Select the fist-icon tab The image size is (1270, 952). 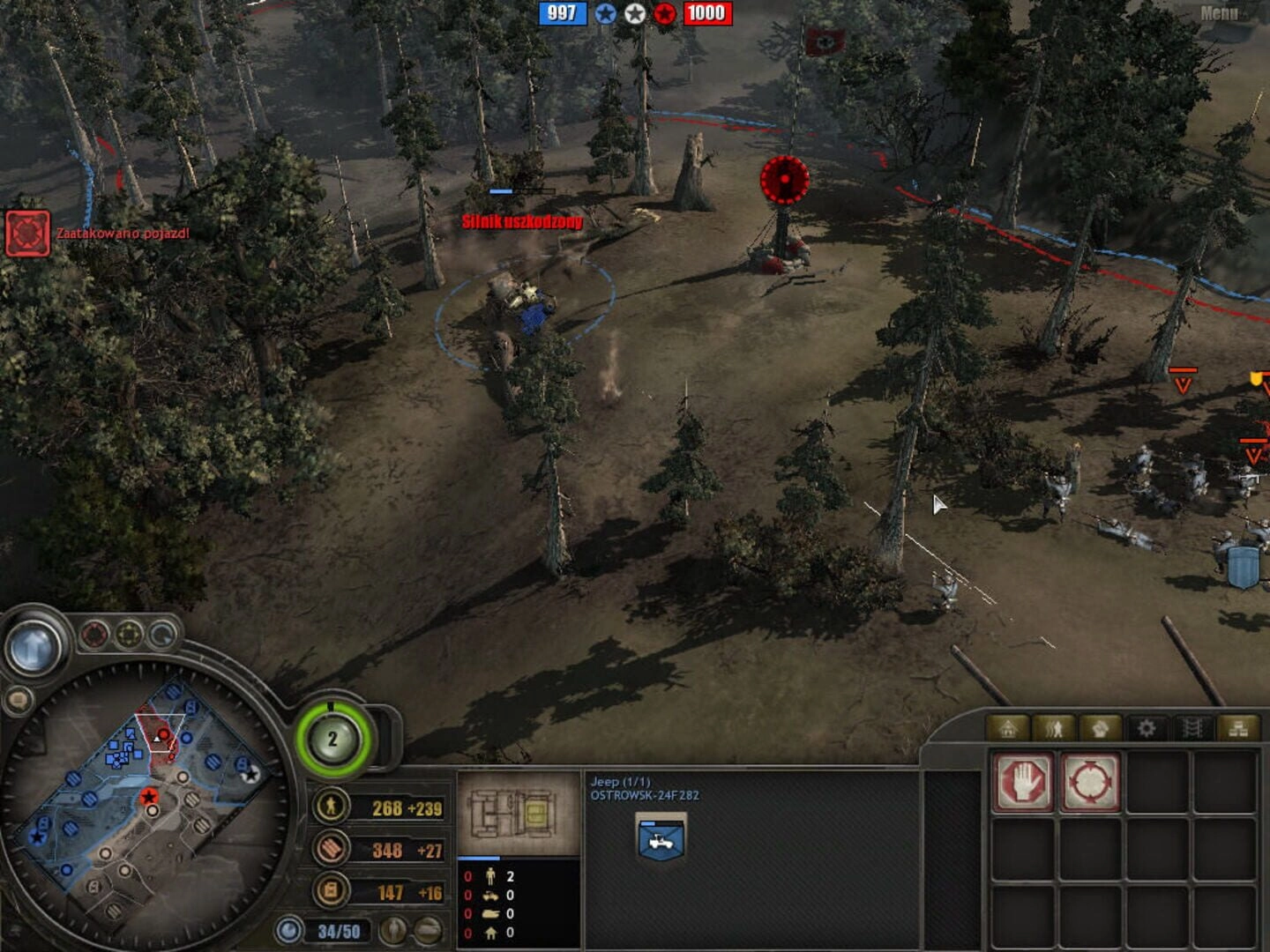[x=1100, y=728]
